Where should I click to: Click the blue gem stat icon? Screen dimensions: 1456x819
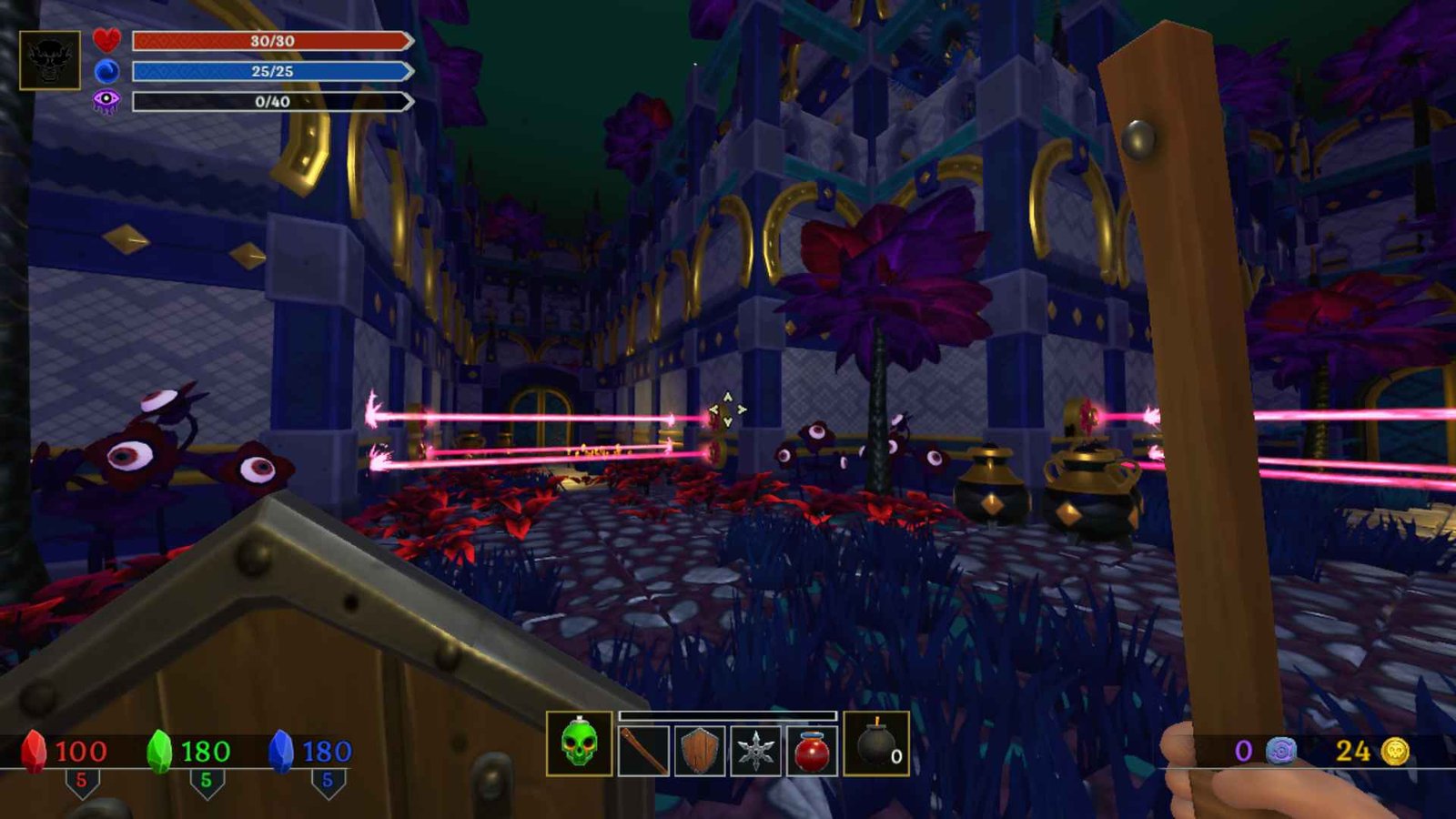(281, 751)
